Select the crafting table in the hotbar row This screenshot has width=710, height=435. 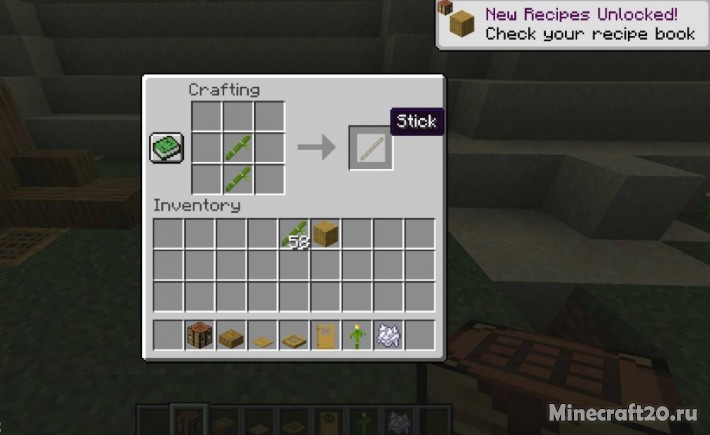tap(200, 335)
